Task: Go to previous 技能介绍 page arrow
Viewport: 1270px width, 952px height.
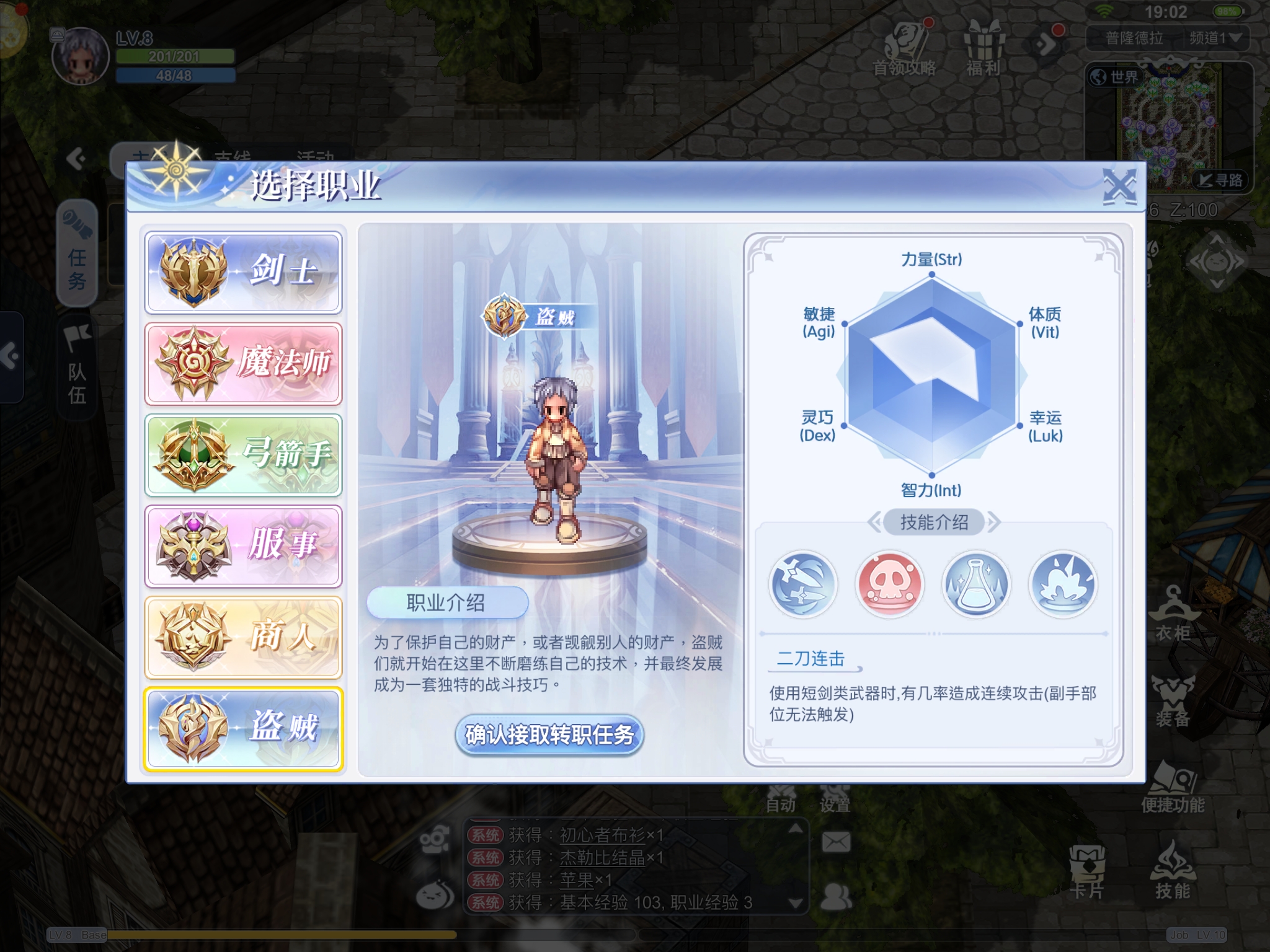Action: click(x=874, y=522)
